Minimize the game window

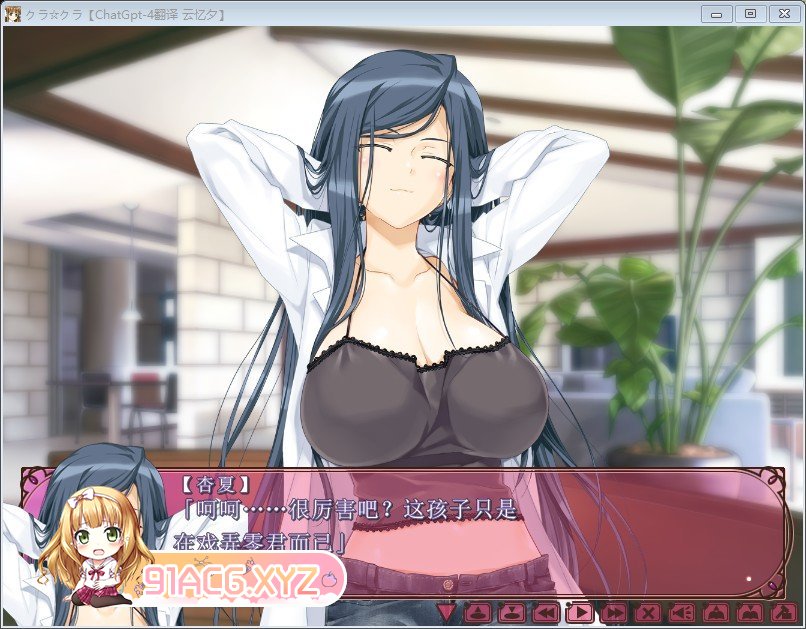tap(716, 13)
